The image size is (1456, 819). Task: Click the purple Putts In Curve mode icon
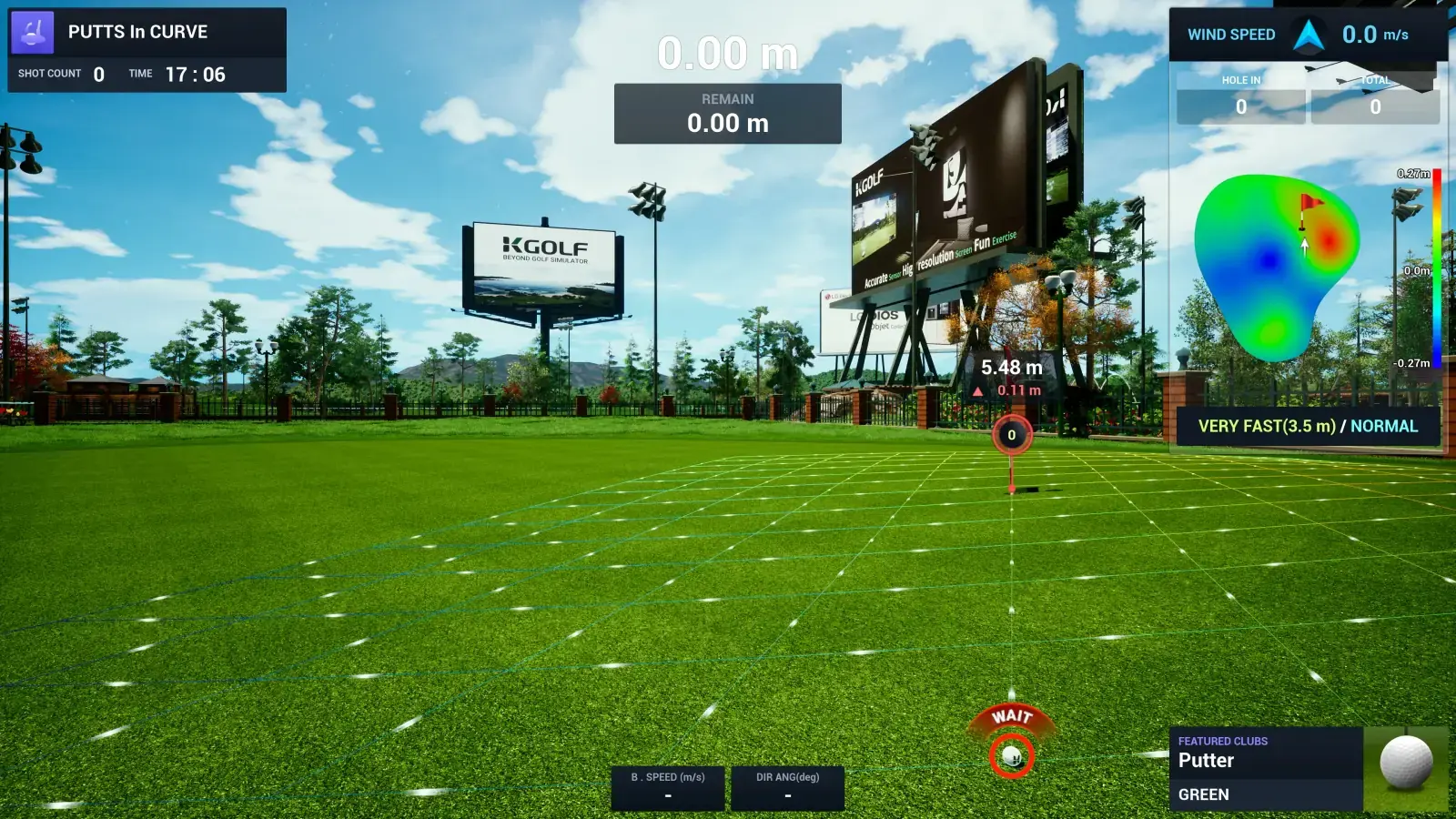33,33
